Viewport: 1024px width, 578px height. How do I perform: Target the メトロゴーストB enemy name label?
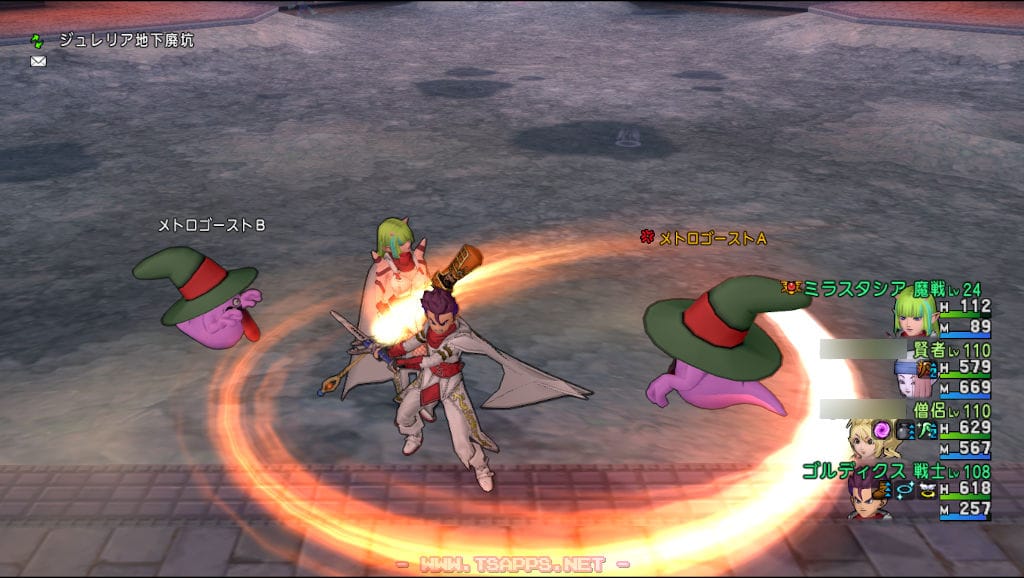[x=211, y=226]
